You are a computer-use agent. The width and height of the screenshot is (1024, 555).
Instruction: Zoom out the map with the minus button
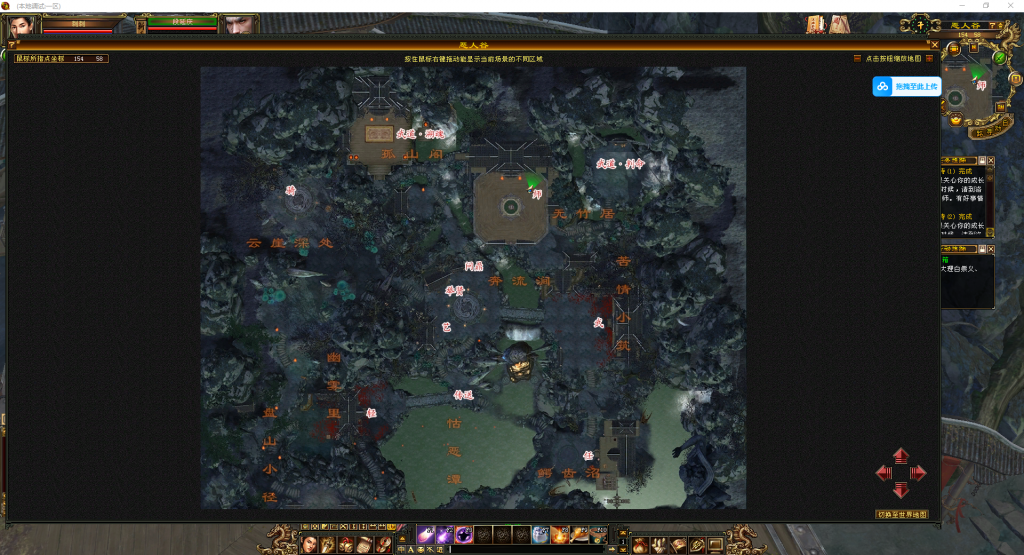point(857,59)
